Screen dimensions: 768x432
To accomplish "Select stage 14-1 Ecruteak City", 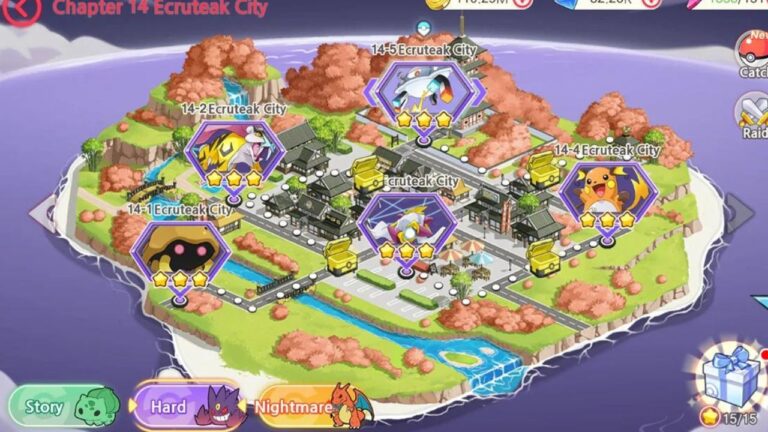I will coord(179,254).
